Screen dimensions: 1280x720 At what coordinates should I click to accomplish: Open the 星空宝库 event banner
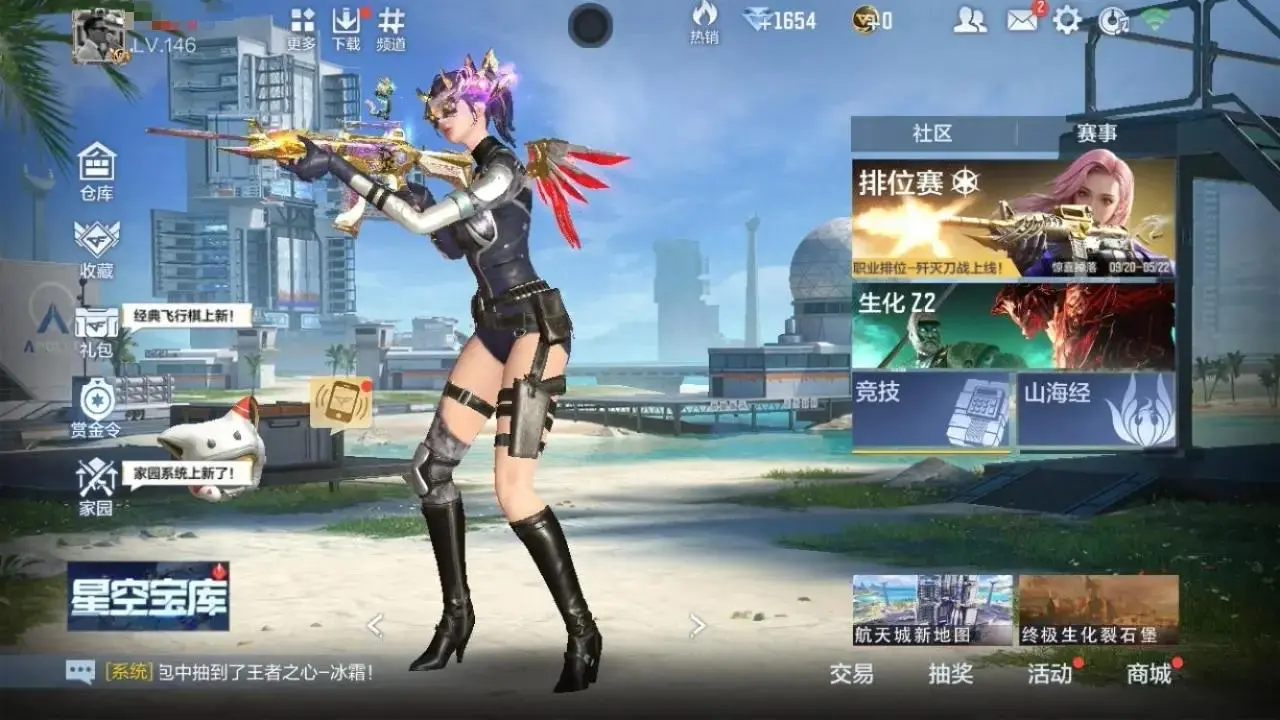tap(148, 596)
